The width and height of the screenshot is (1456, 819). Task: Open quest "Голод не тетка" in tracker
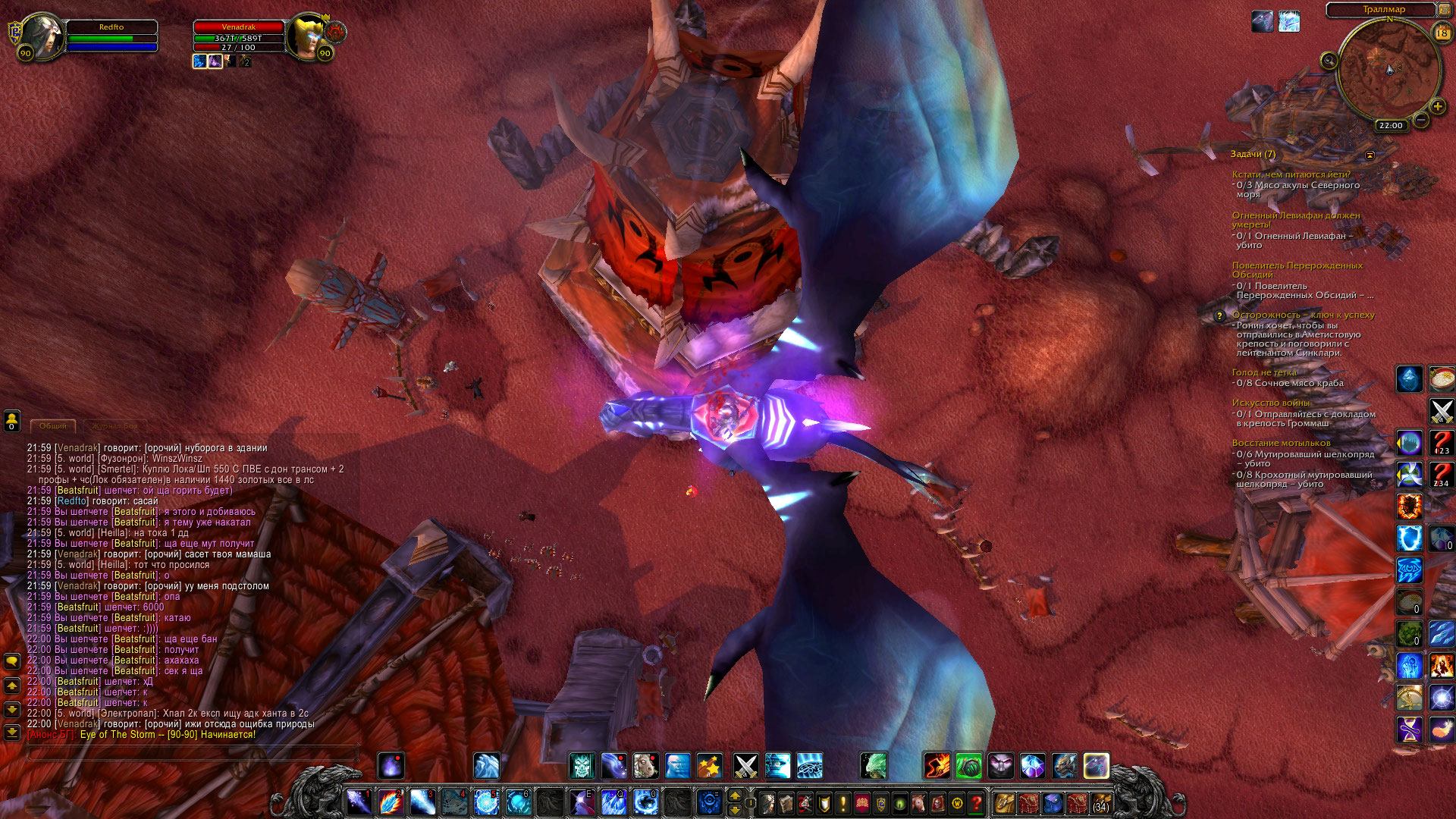1264,372
